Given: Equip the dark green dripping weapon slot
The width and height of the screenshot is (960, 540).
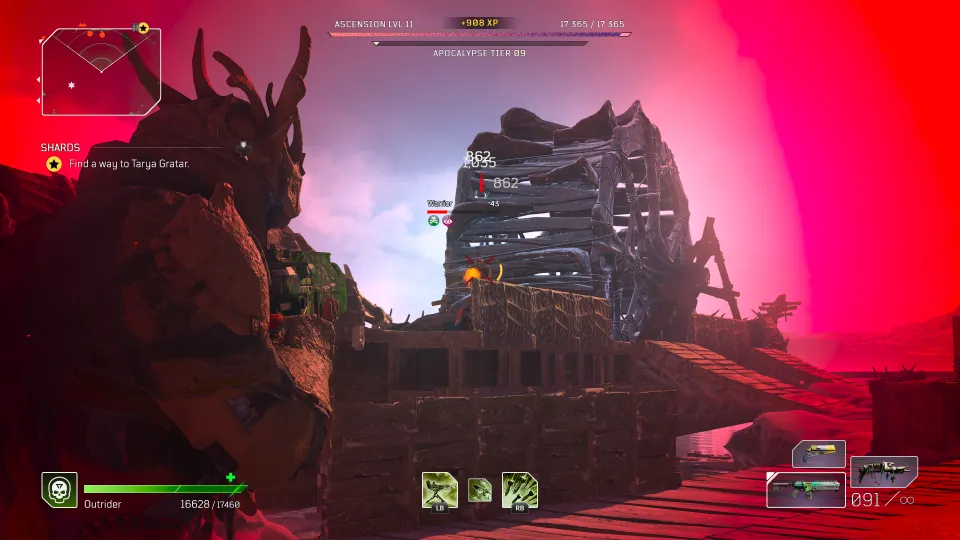Looking at the screenshot, I should click(883, 471).
